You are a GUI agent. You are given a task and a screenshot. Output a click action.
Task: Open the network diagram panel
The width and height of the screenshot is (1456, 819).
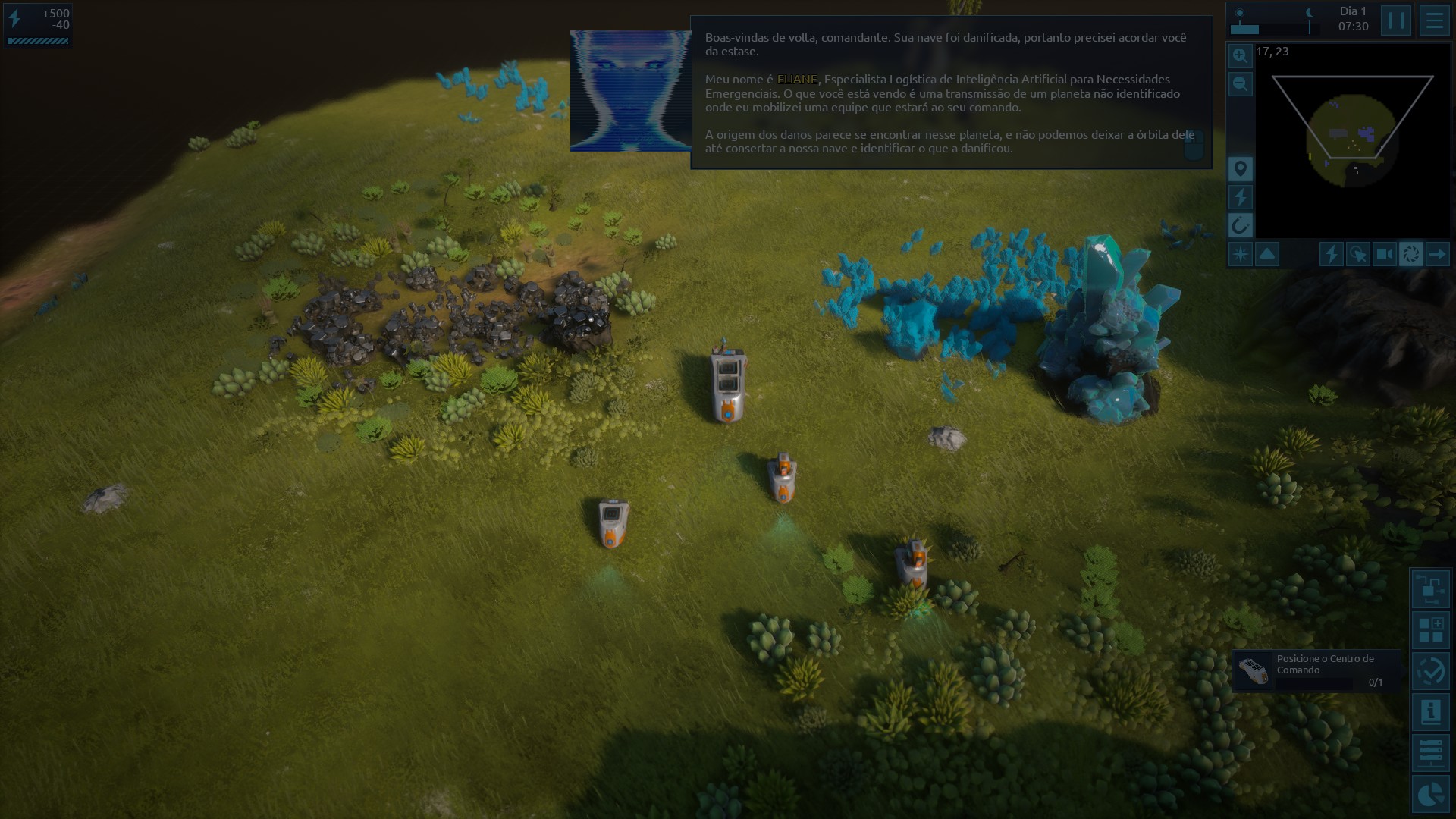(1431, 588)
